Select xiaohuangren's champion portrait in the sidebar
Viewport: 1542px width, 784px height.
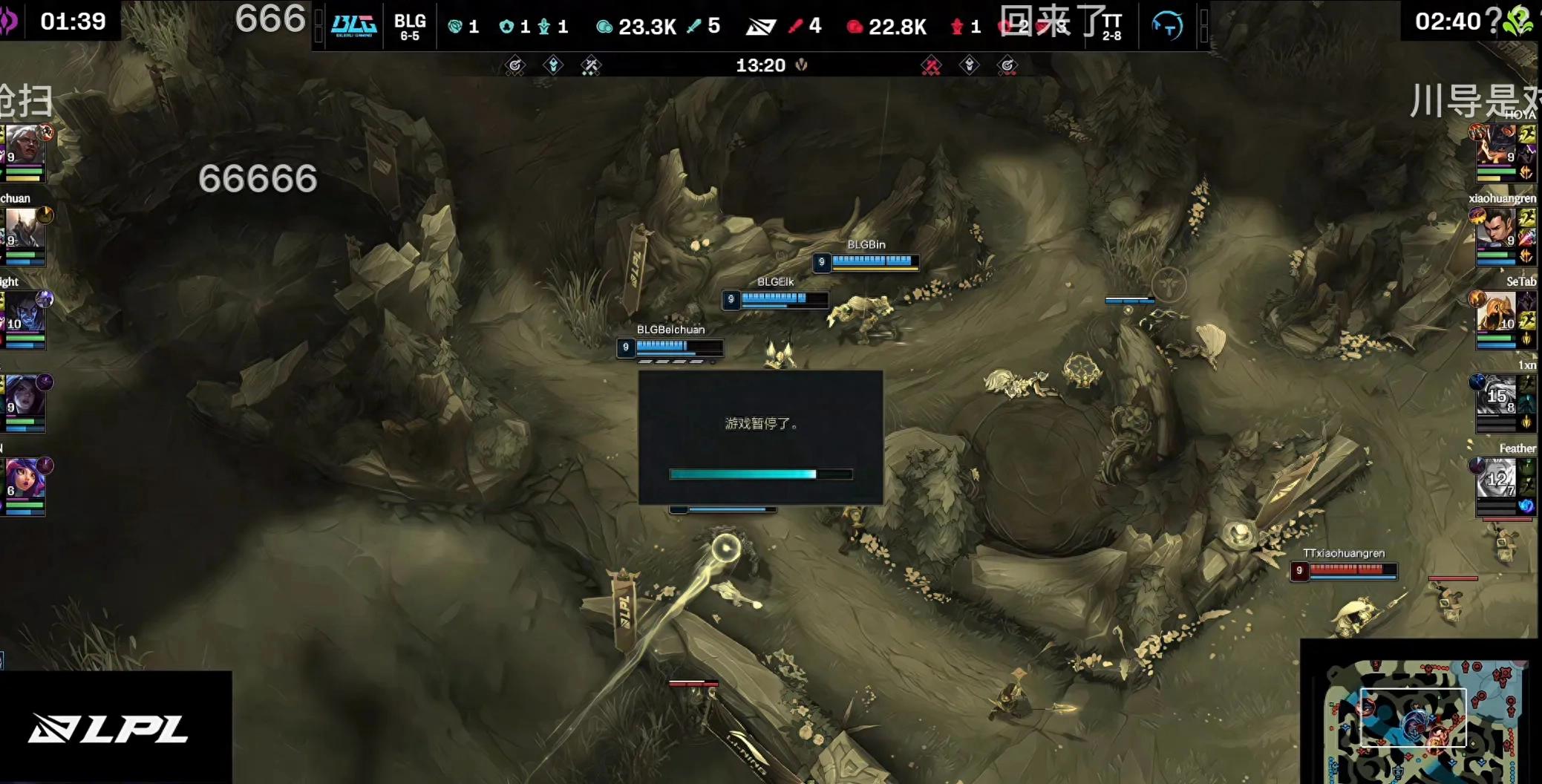(x=1495, y=229)
